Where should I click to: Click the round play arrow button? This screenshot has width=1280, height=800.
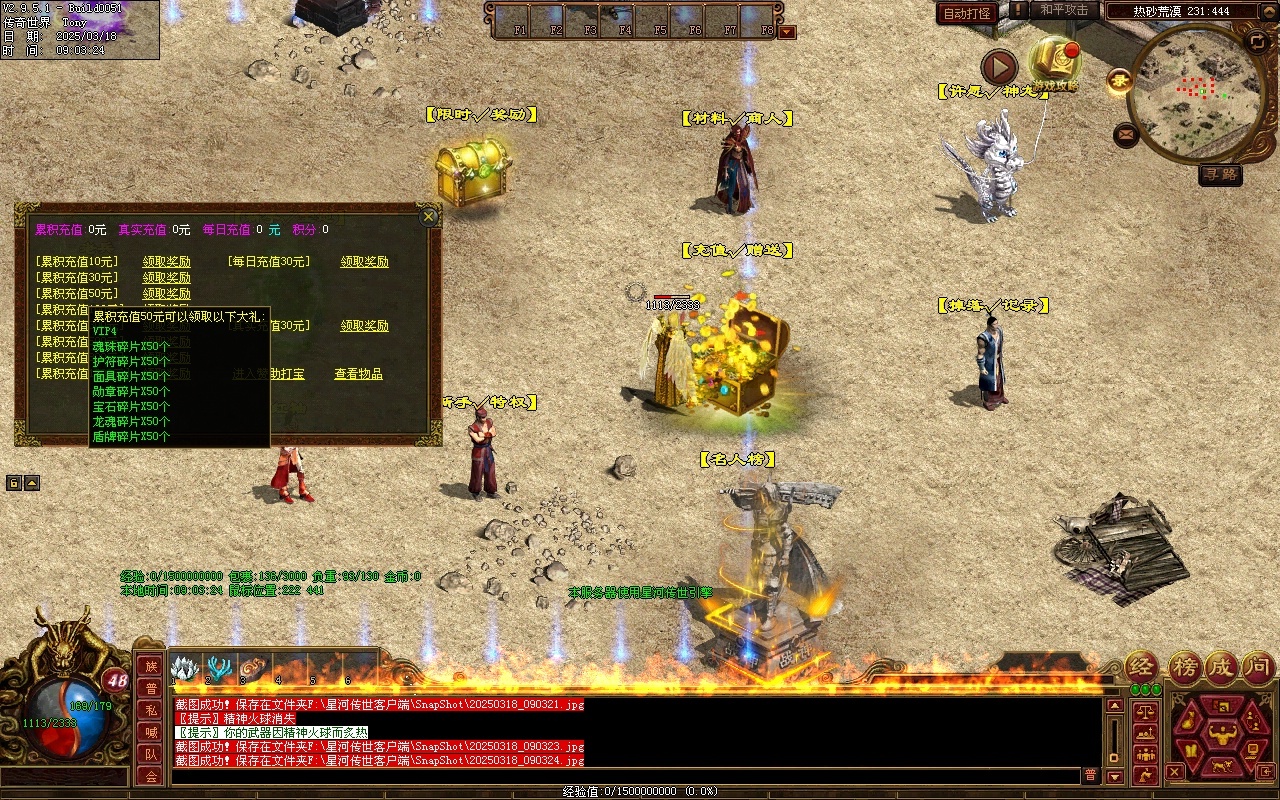[998, 67]
